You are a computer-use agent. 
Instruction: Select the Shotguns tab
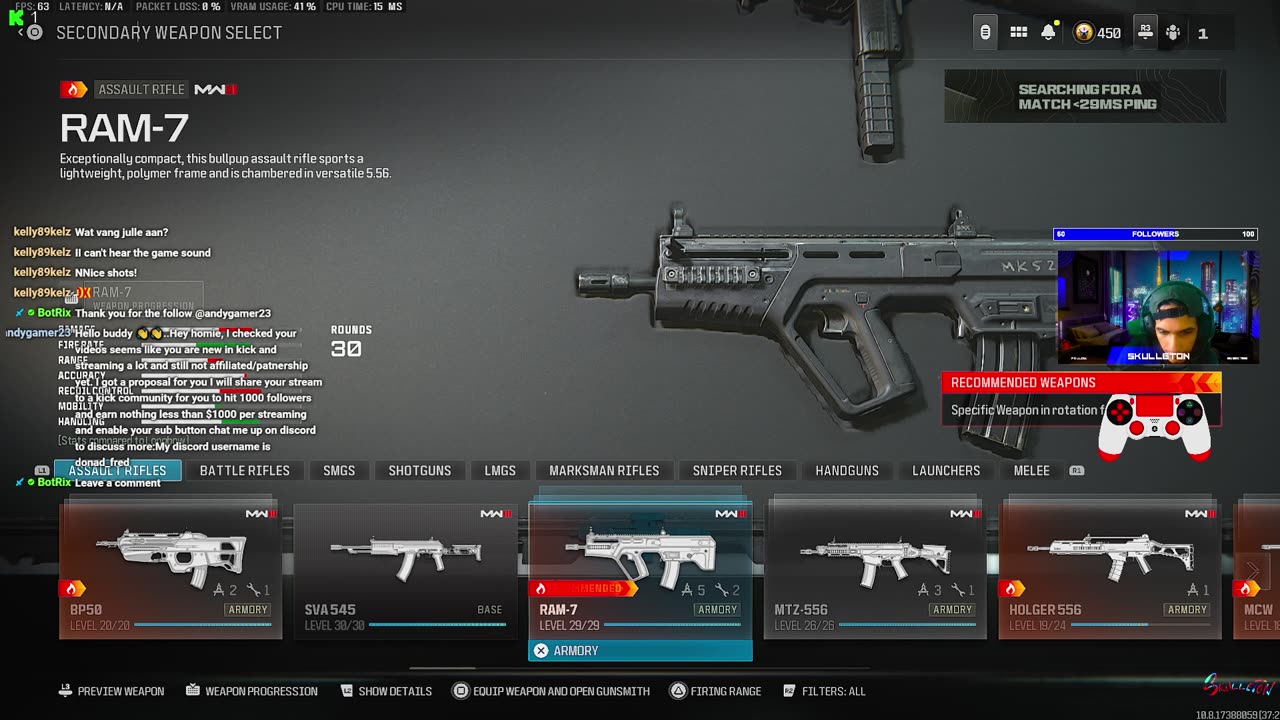(x=419, y=471)
